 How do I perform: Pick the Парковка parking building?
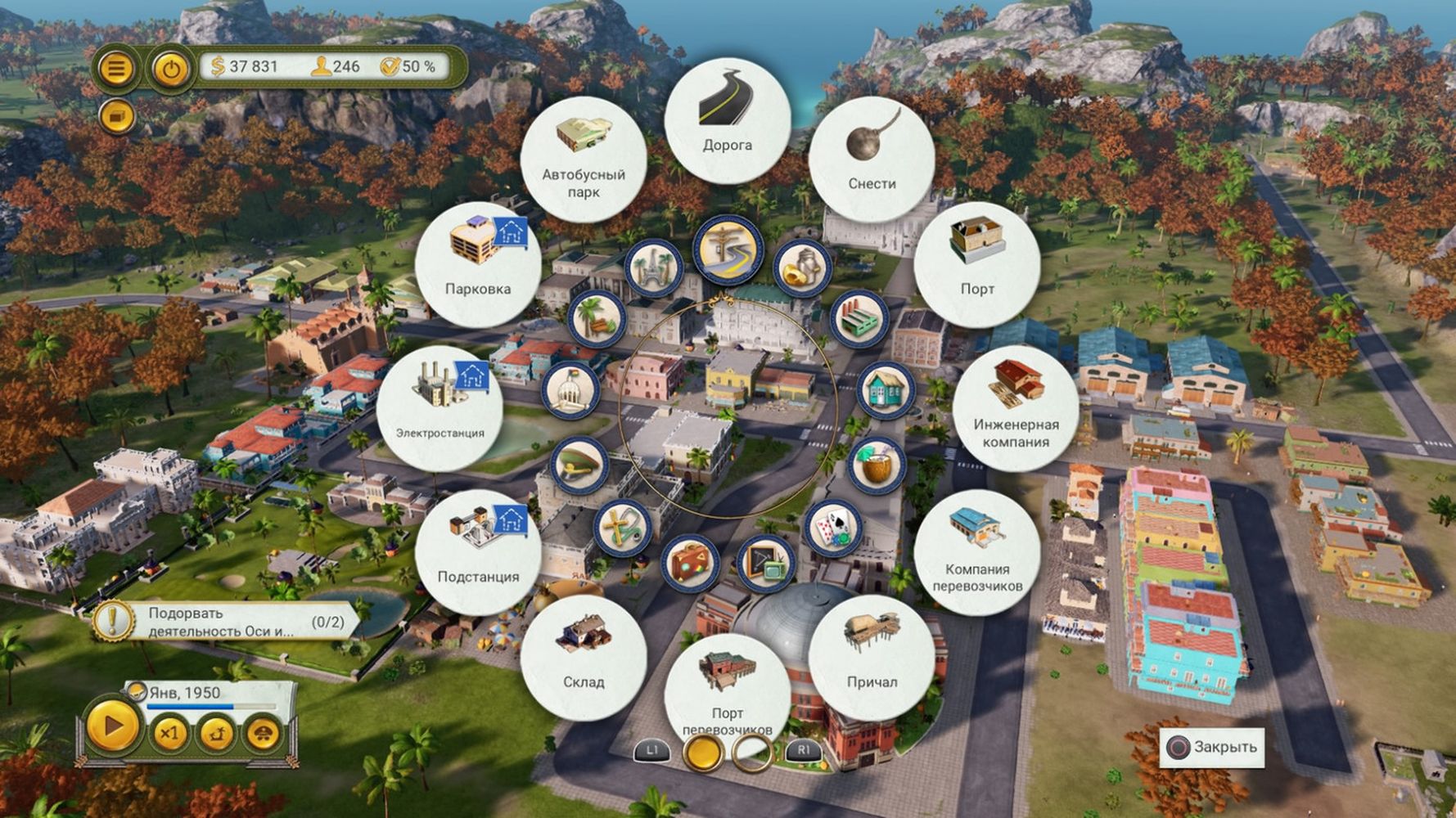pos(478,265)
